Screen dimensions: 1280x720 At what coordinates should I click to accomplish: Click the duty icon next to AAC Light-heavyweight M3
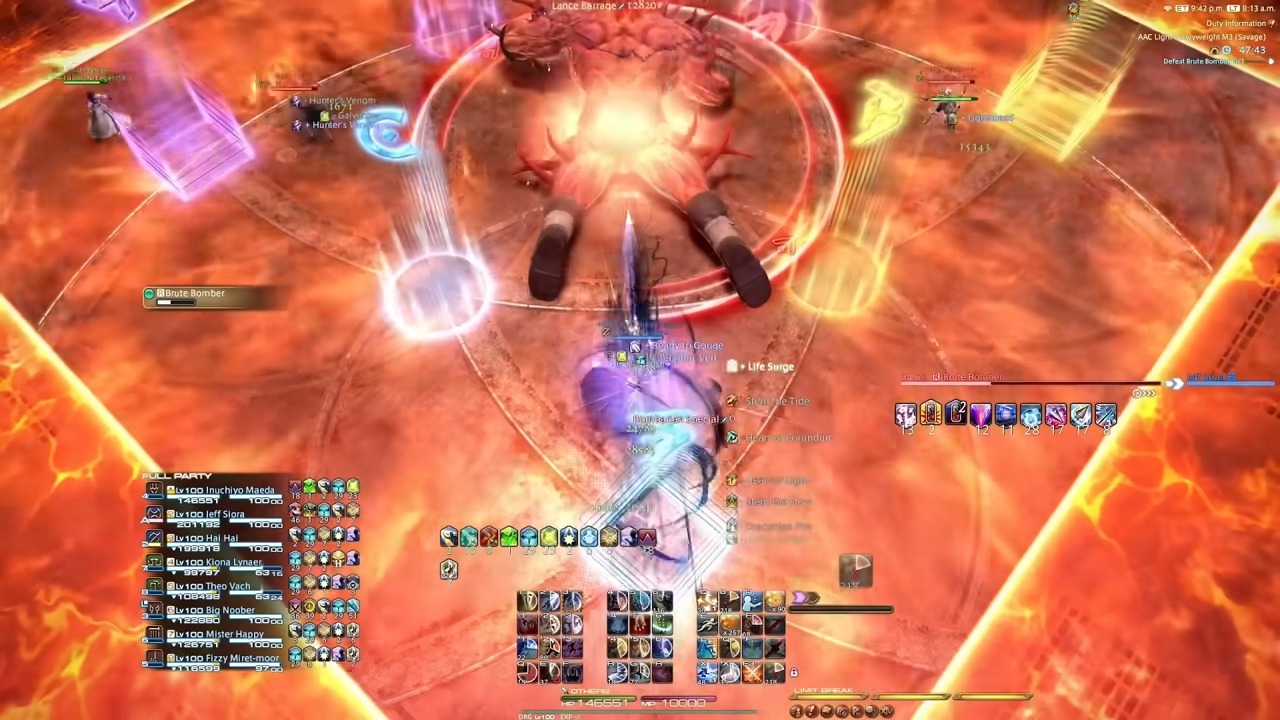[x=1215, y=51]
